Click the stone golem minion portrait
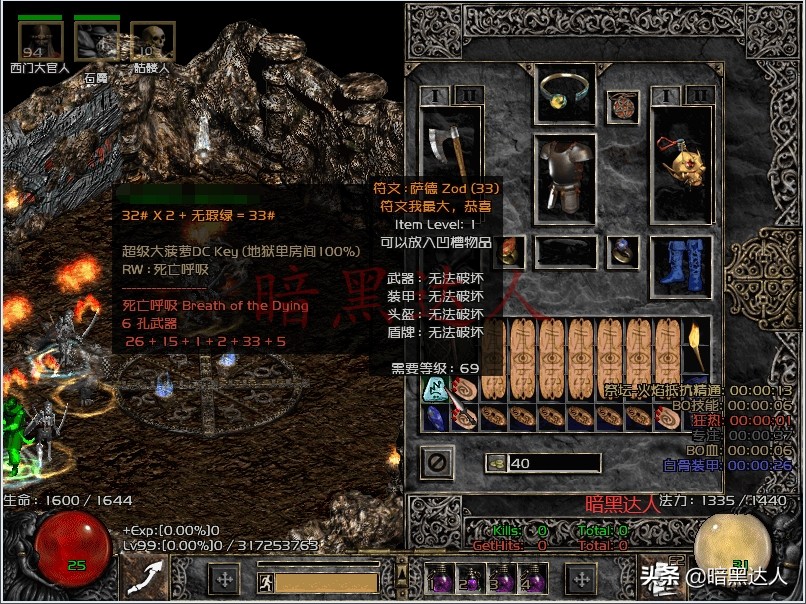The width and height of the screenshot is (806, 604). point(97,42)
